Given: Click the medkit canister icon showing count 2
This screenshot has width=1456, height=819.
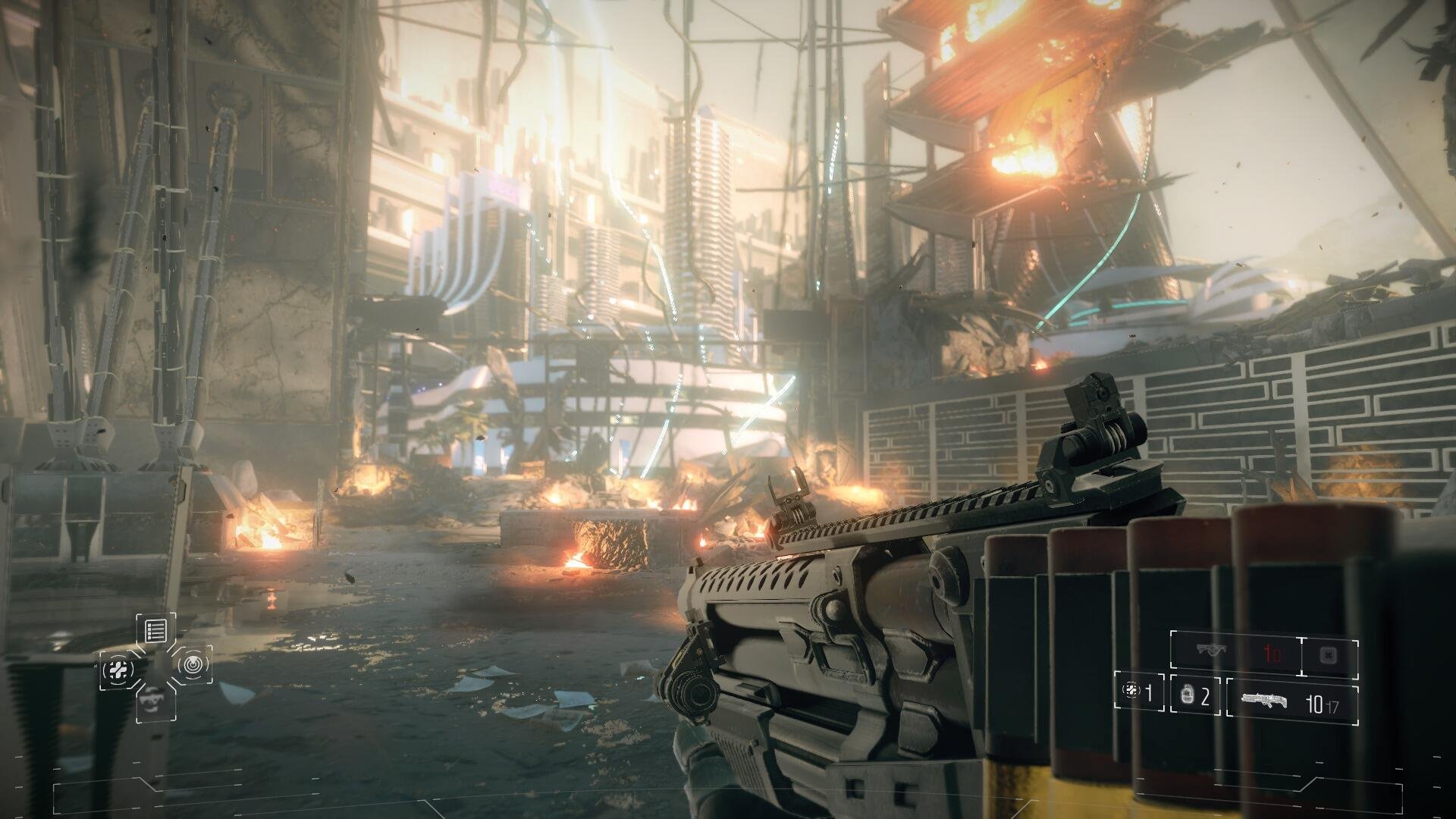Looking at the screenshot, I should (x=1187, y=695).
